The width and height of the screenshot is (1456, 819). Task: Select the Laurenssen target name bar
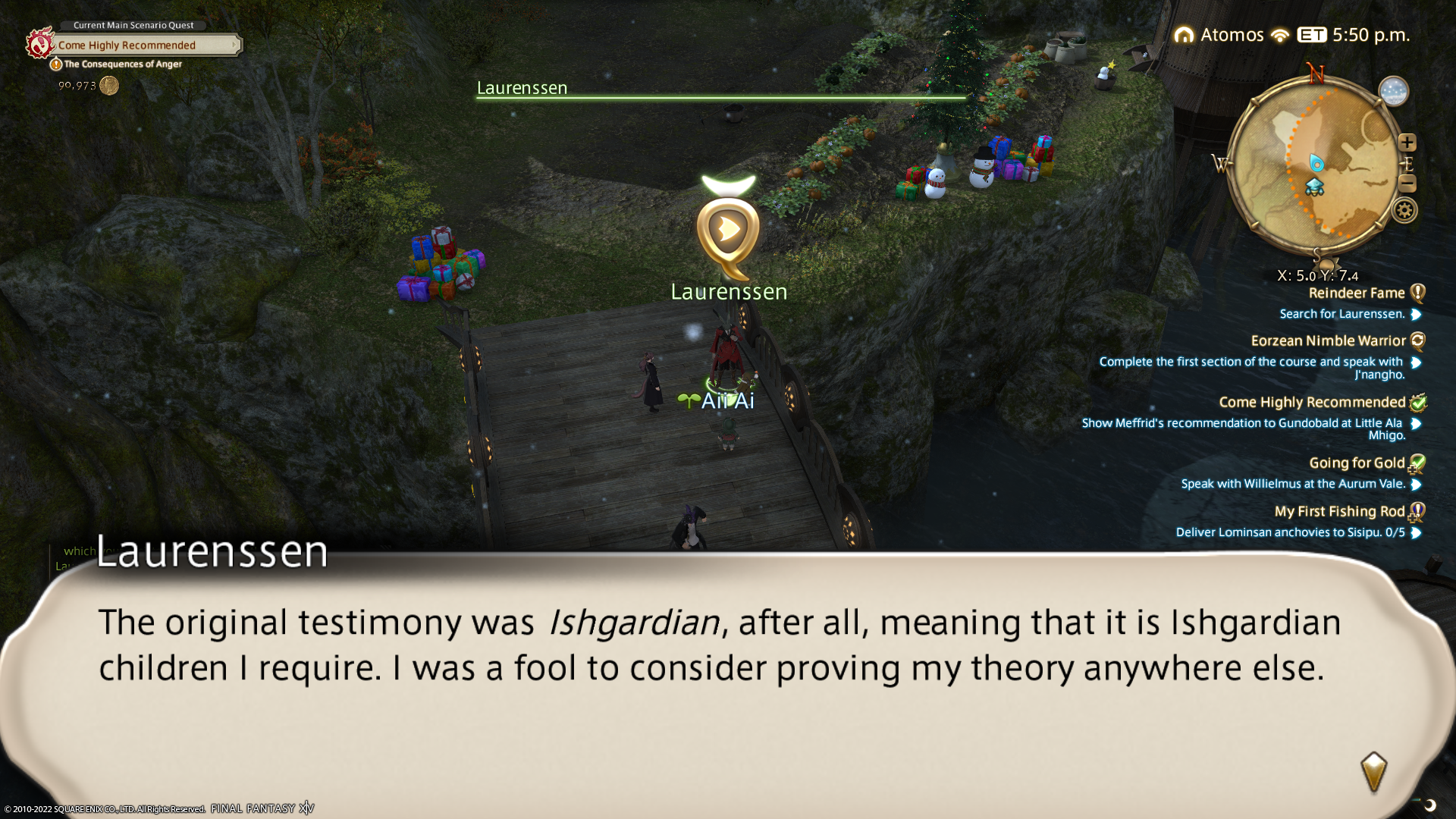pos(720,89)
